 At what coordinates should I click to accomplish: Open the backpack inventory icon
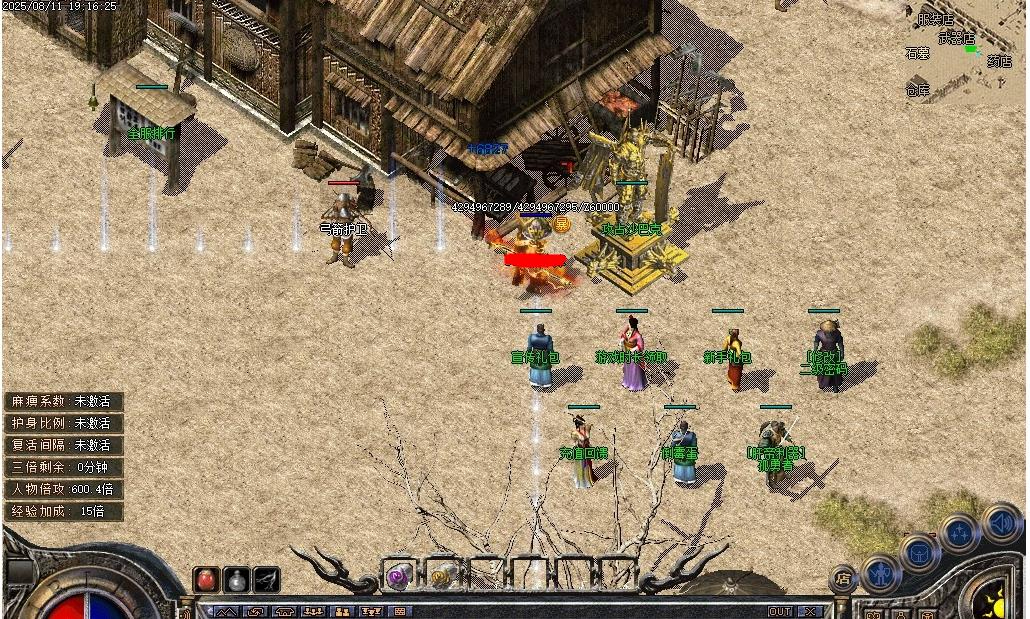pyautogui.click(x=919, y=553)
